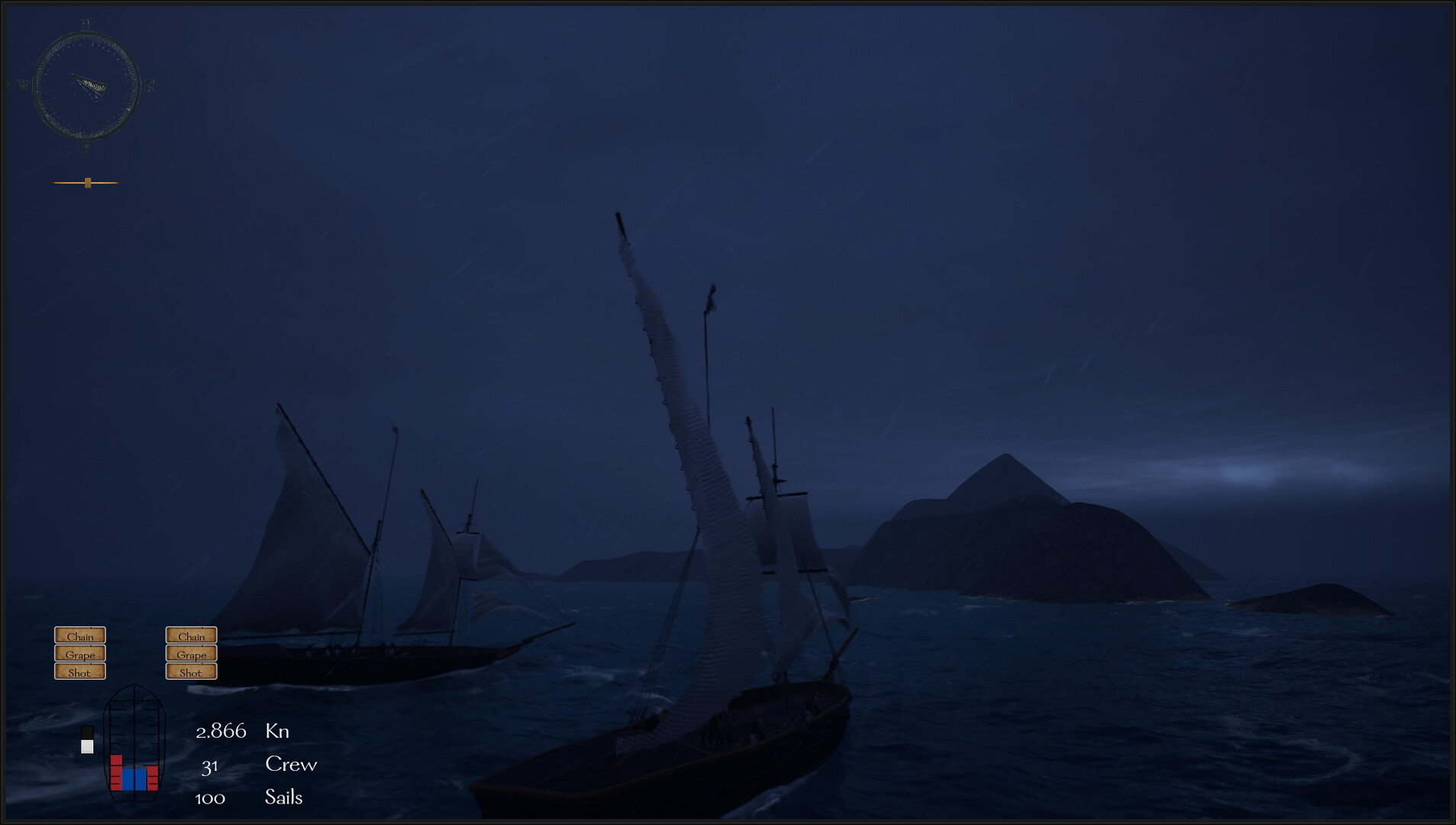1456x825 pixels.
Task: Select Chain ammo for the port battery
Action: tap(79, 636)
